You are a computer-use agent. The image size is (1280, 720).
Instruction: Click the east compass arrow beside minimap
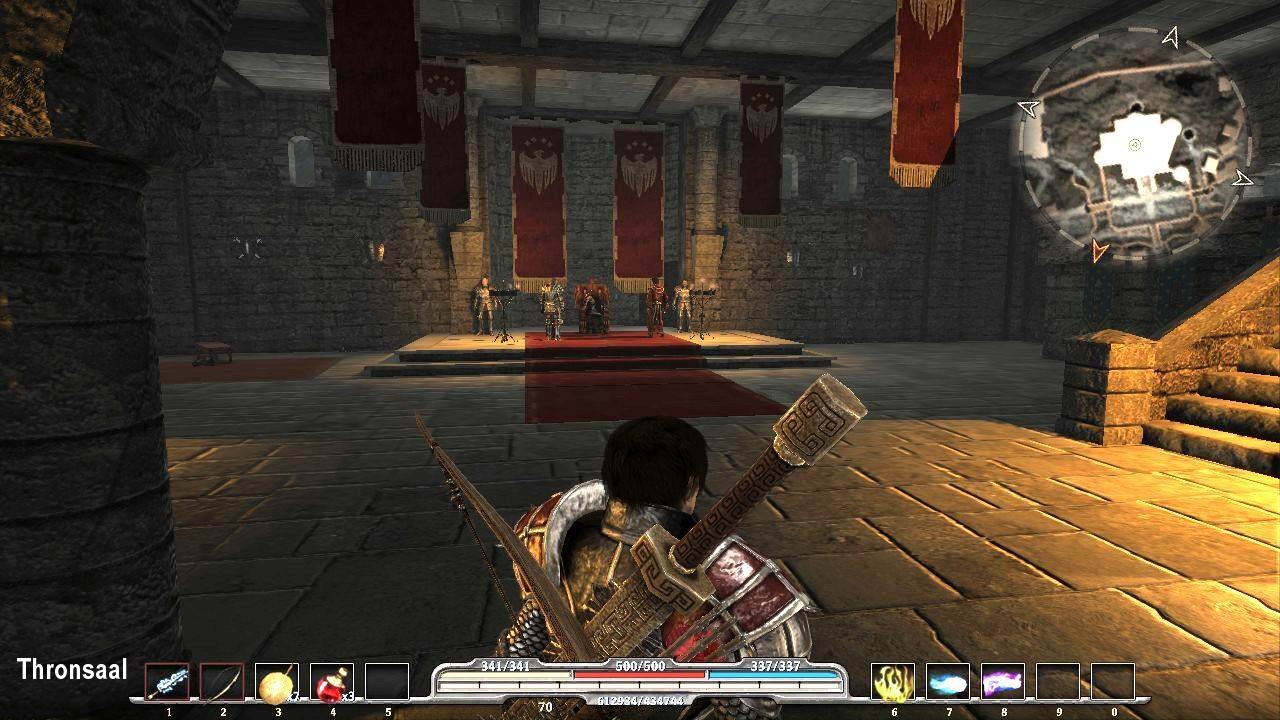point(1243,180)
